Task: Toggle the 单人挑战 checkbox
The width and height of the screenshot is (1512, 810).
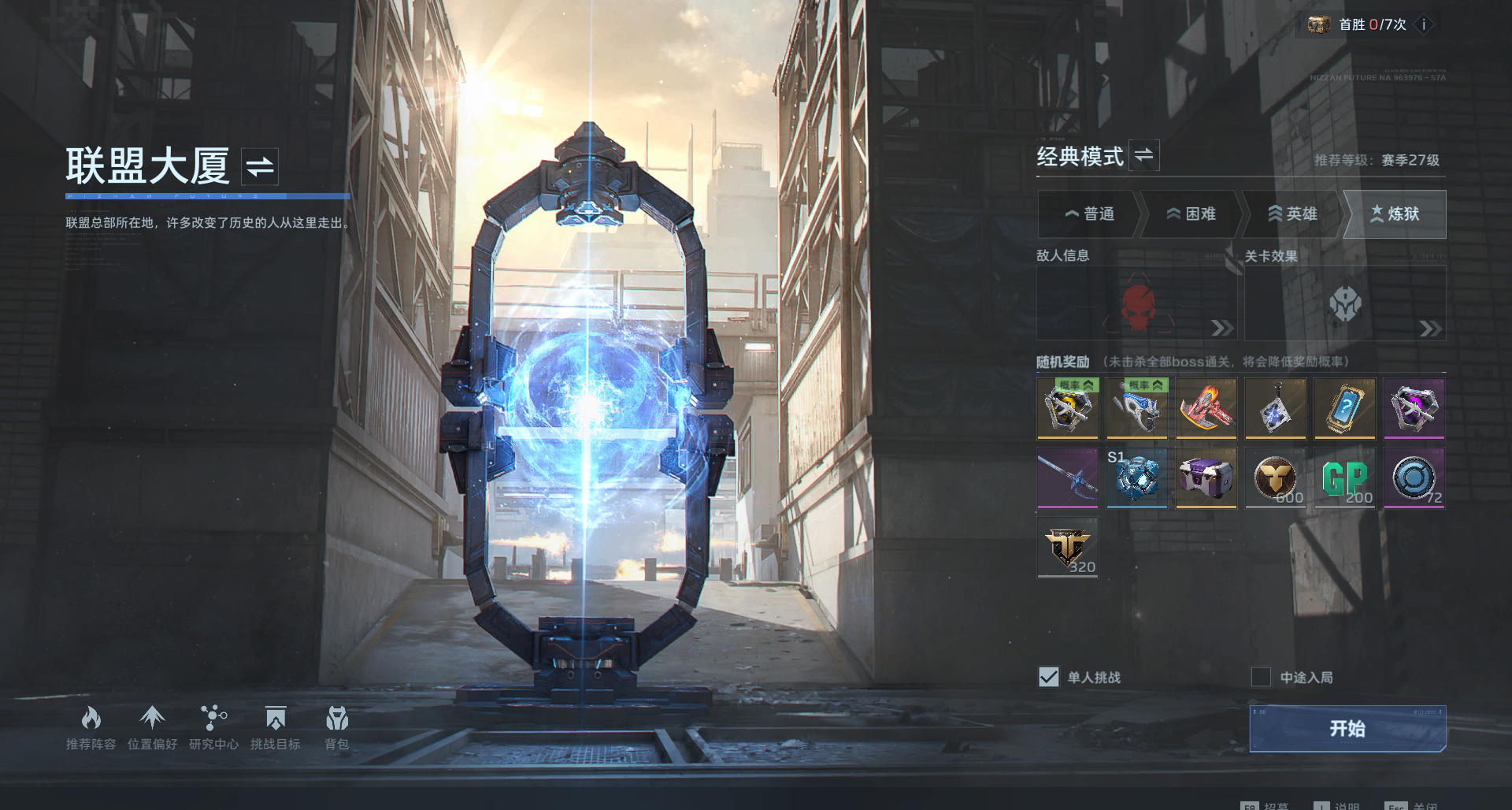Action: [1049, 677]
